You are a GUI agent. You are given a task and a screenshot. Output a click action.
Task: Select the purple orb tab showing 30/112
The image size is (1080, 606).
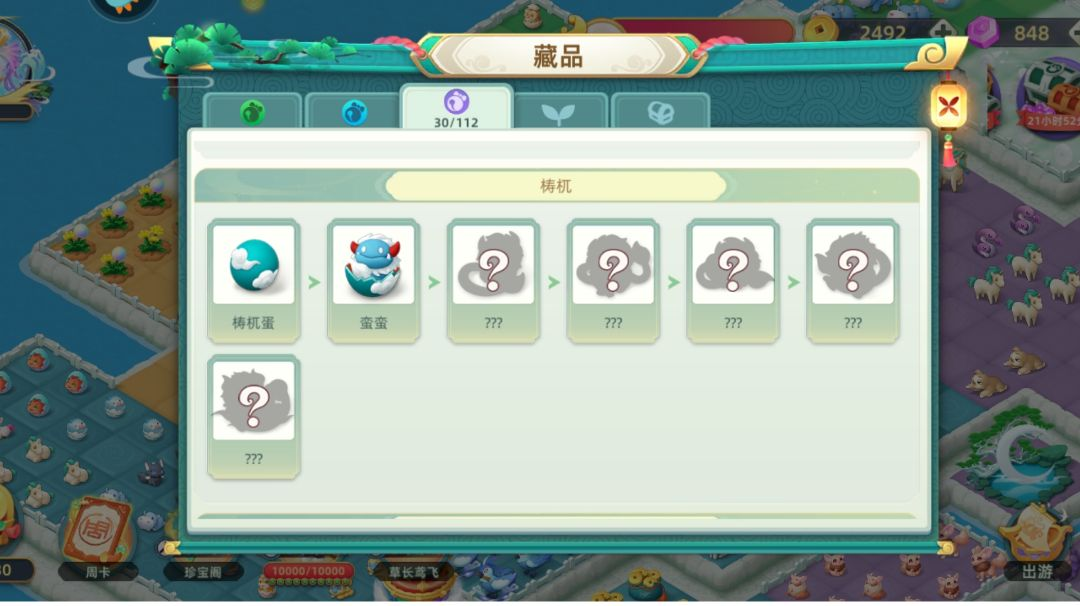(456, 108)
